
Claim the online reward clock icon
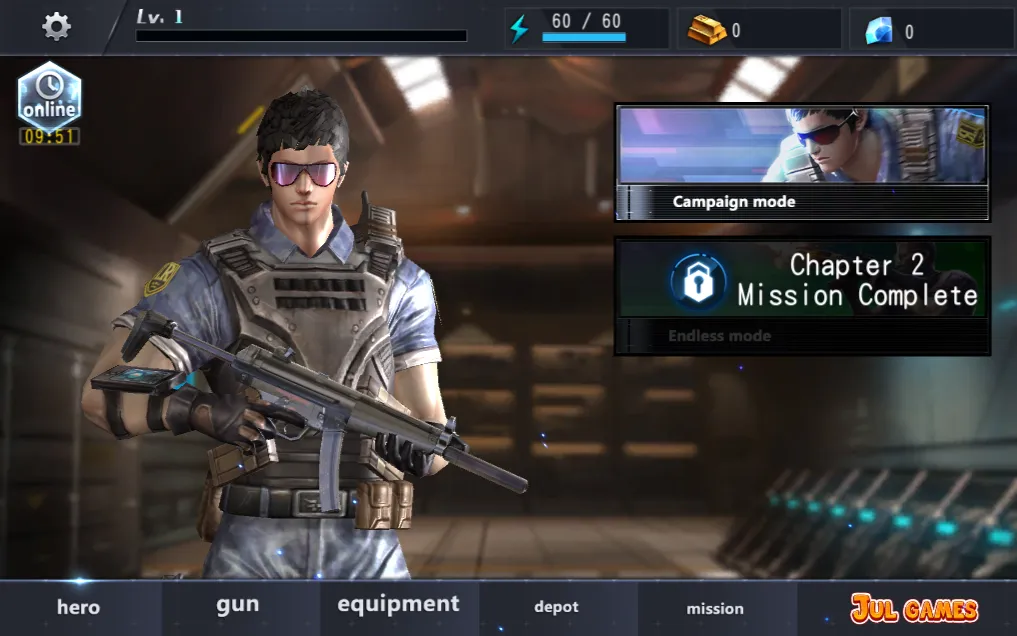point(50,100)
